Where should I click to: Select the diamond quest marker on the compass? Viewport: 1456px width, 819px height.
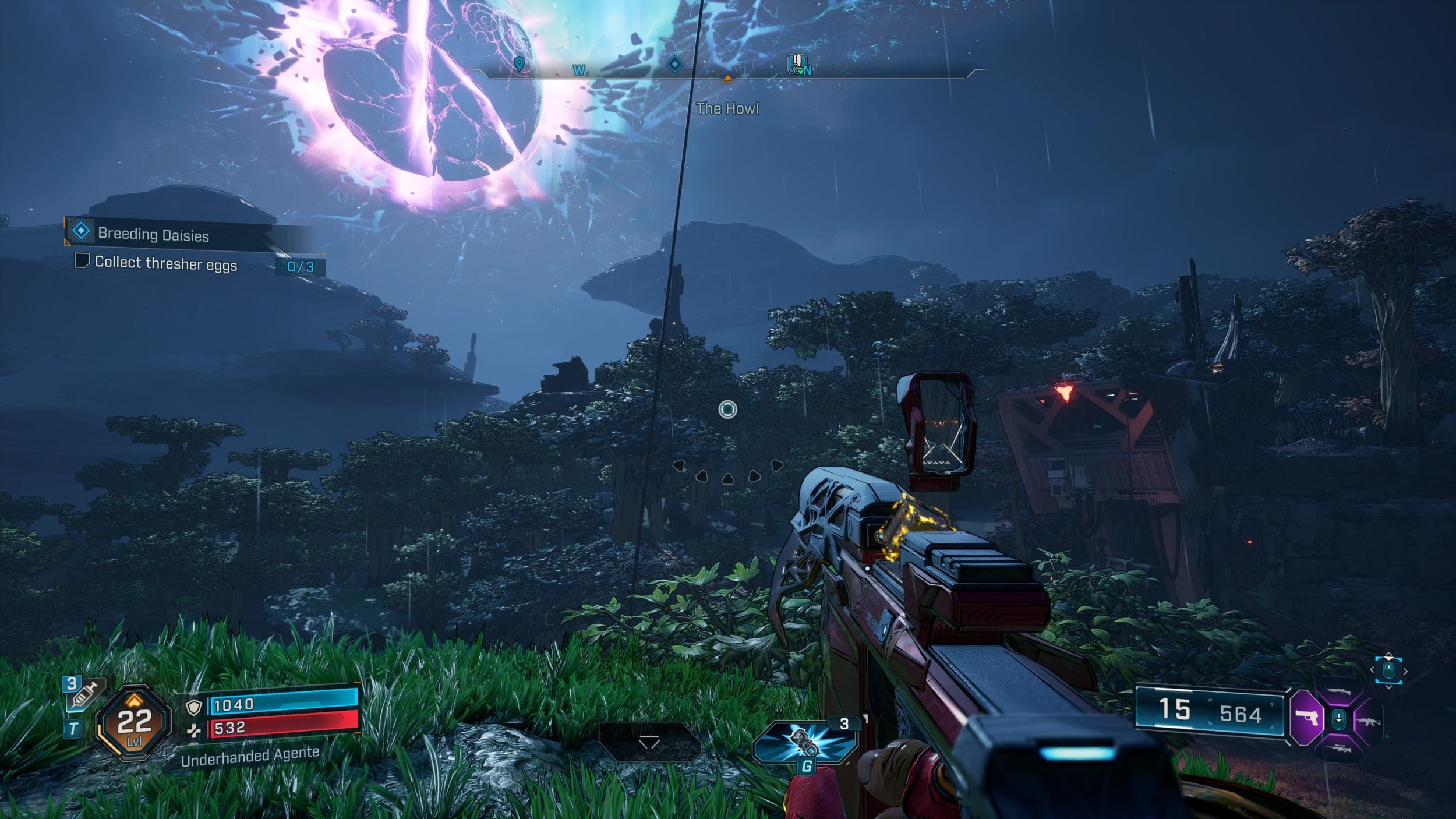(x=674, y=64)
